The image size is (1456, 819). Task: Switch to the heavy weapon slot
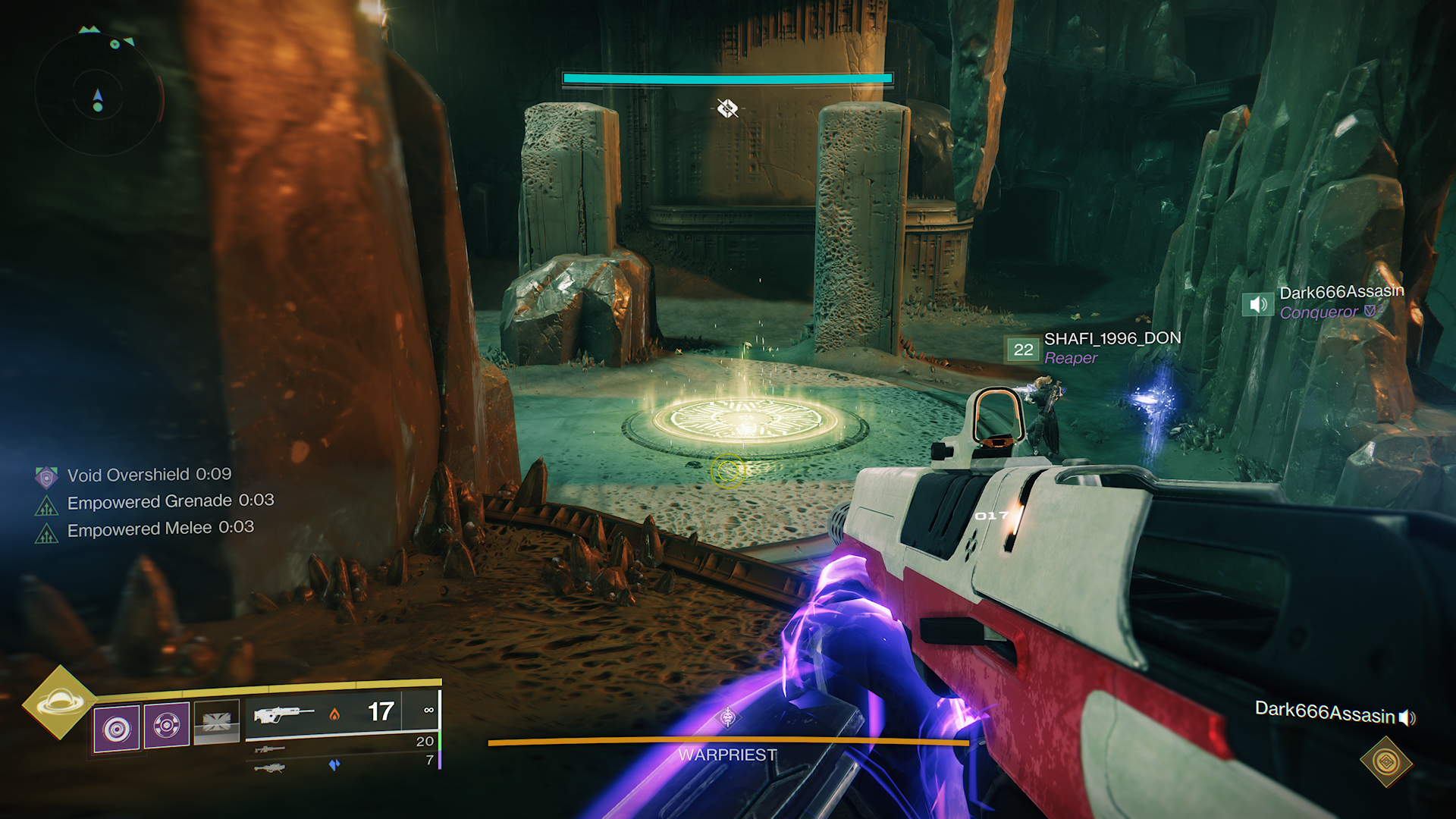(270, 768)
